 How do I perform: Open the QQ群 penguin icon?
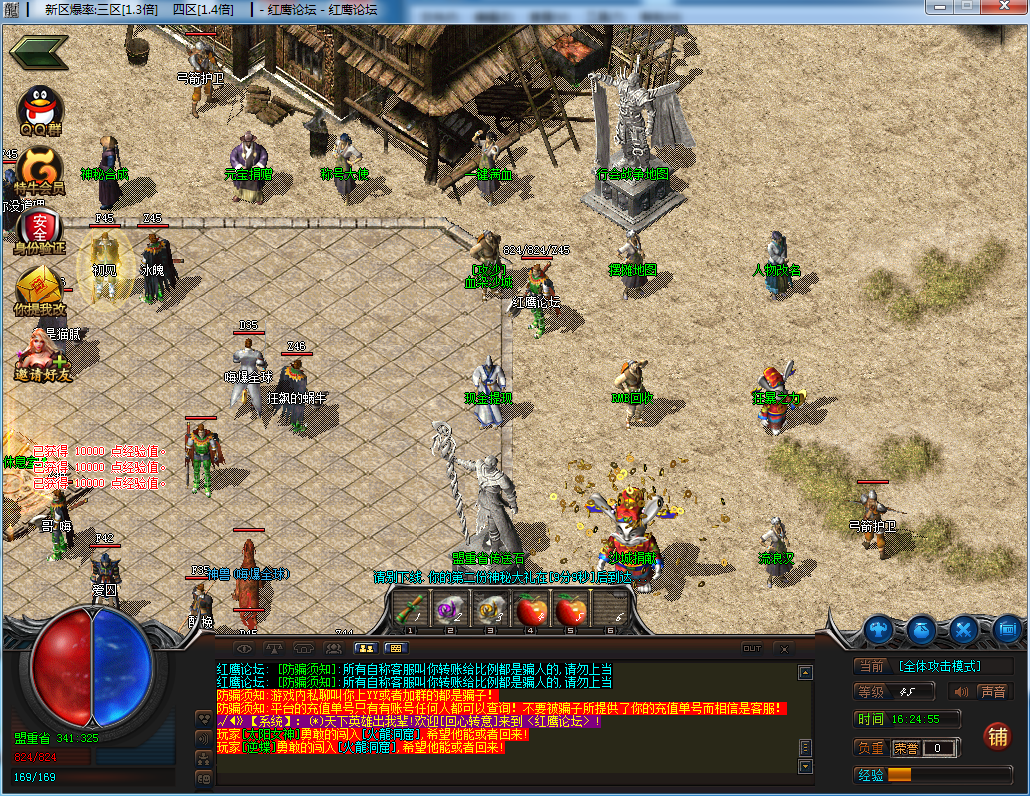(40, 108)
